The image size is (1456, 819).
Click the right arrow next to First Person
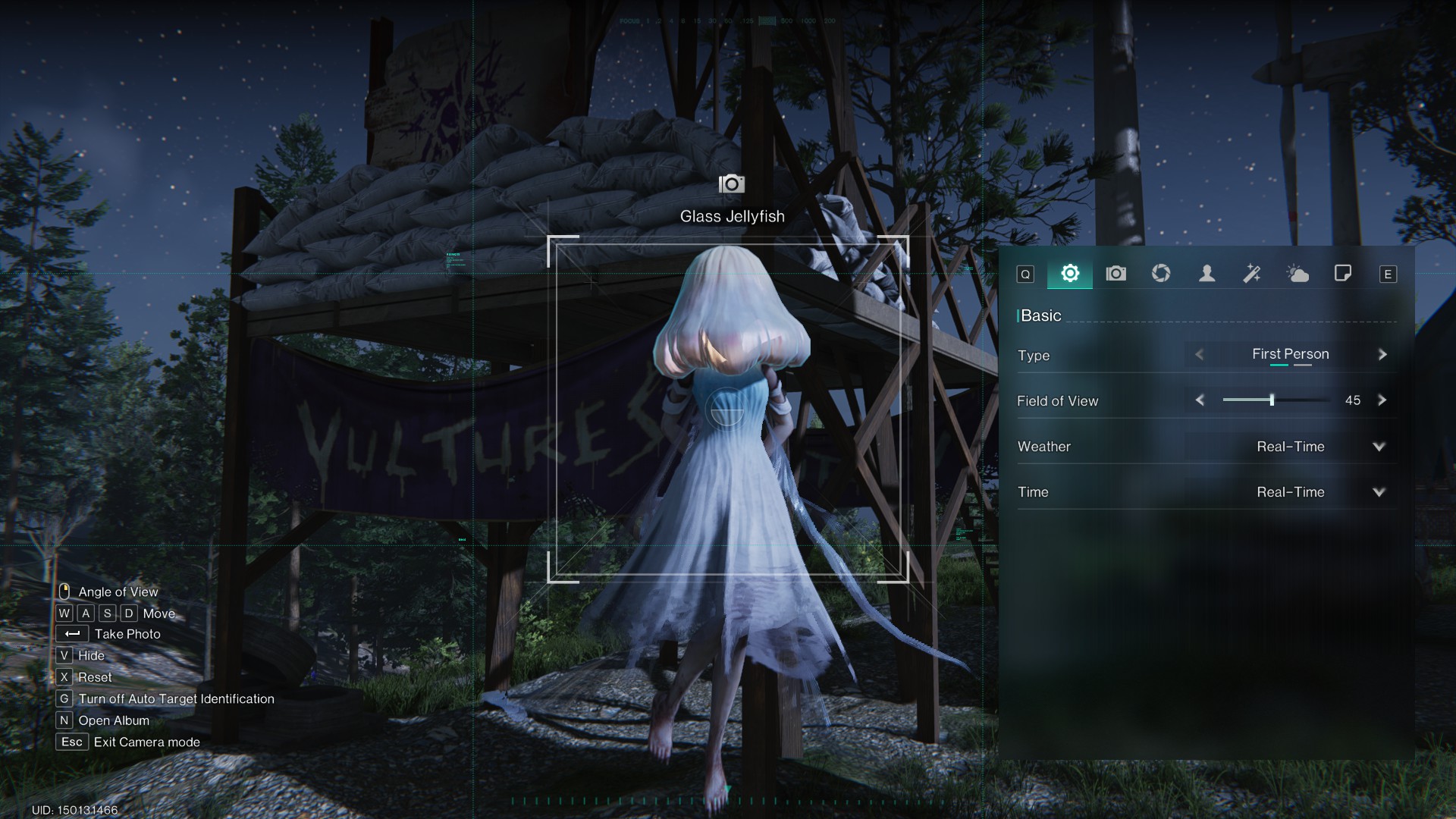click(1382, 355)
